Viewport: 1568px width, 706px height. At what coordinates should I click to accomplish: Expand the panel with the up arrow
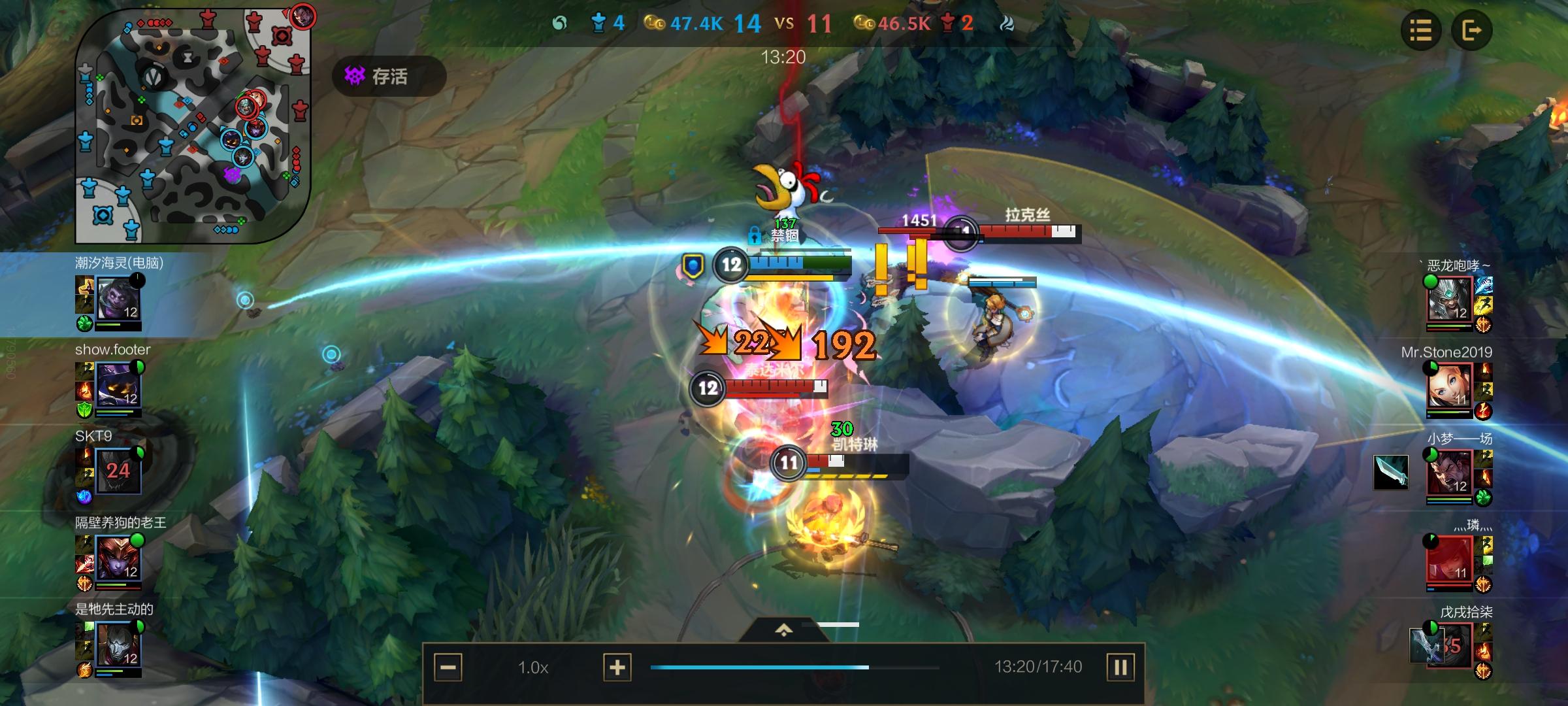[x=783, y=630]
